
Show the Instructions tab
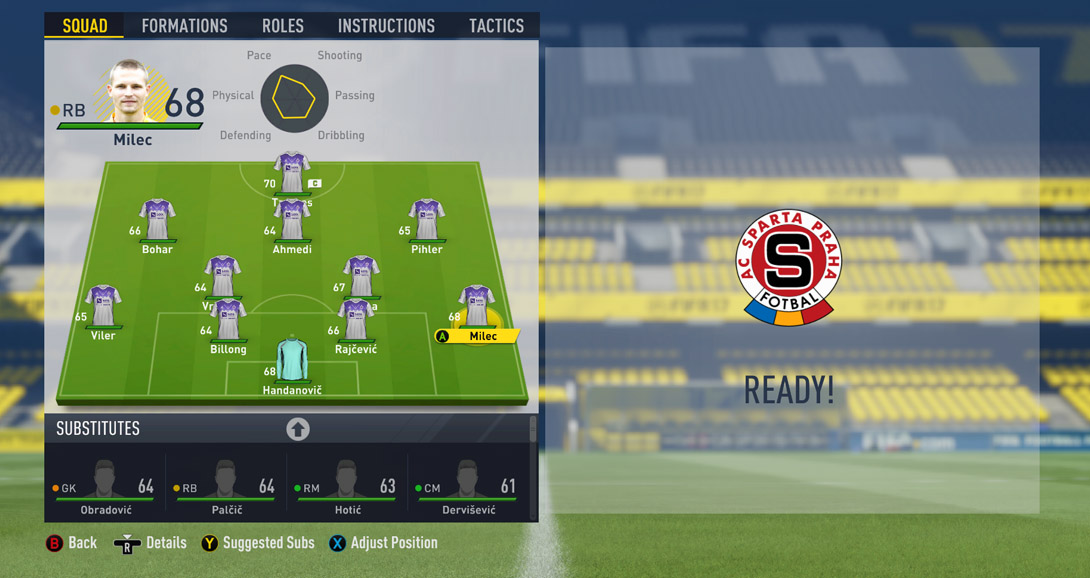point(386,26)
